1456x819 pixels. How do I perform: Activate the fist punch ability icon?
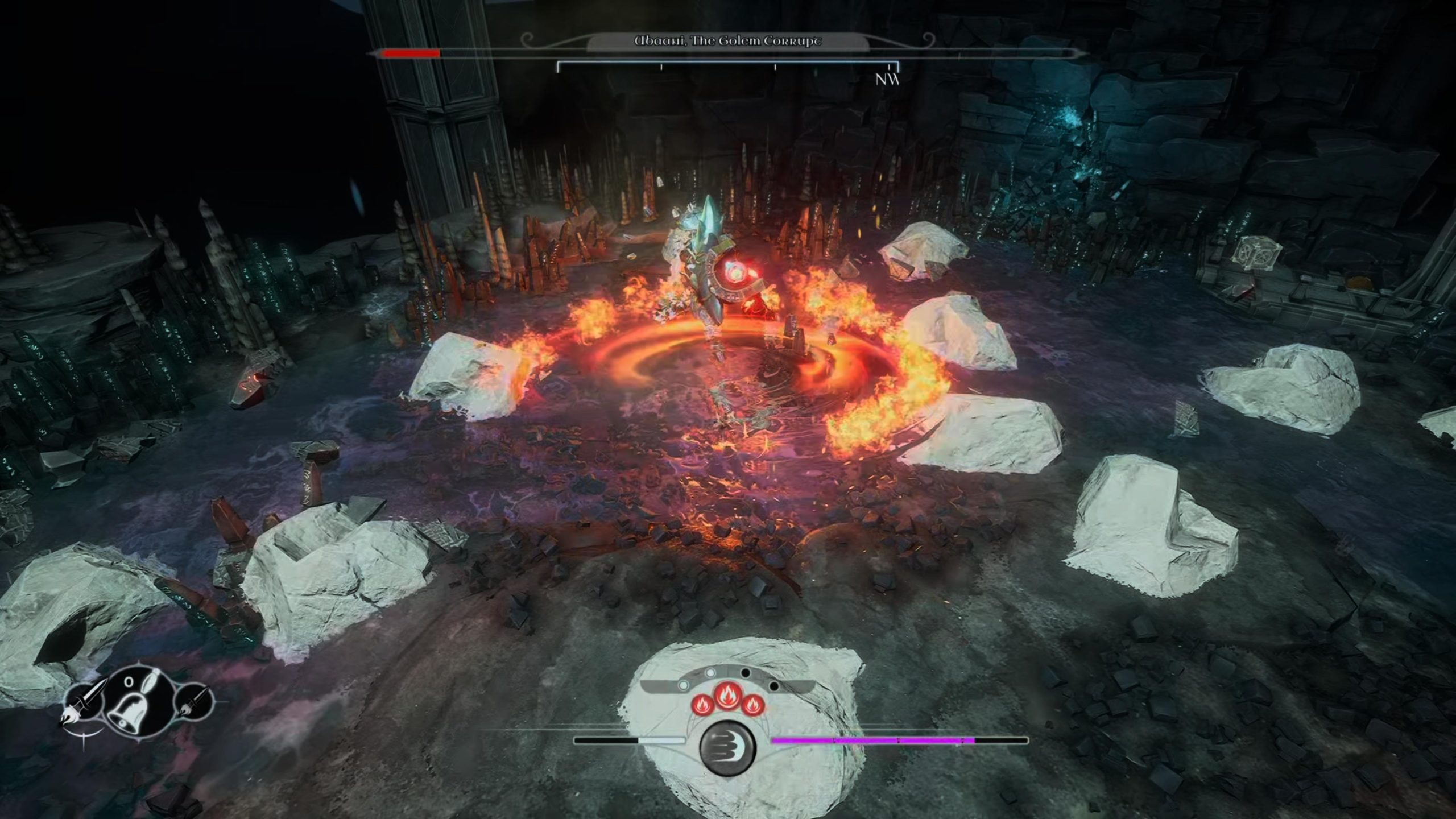(x=727, y=746)
